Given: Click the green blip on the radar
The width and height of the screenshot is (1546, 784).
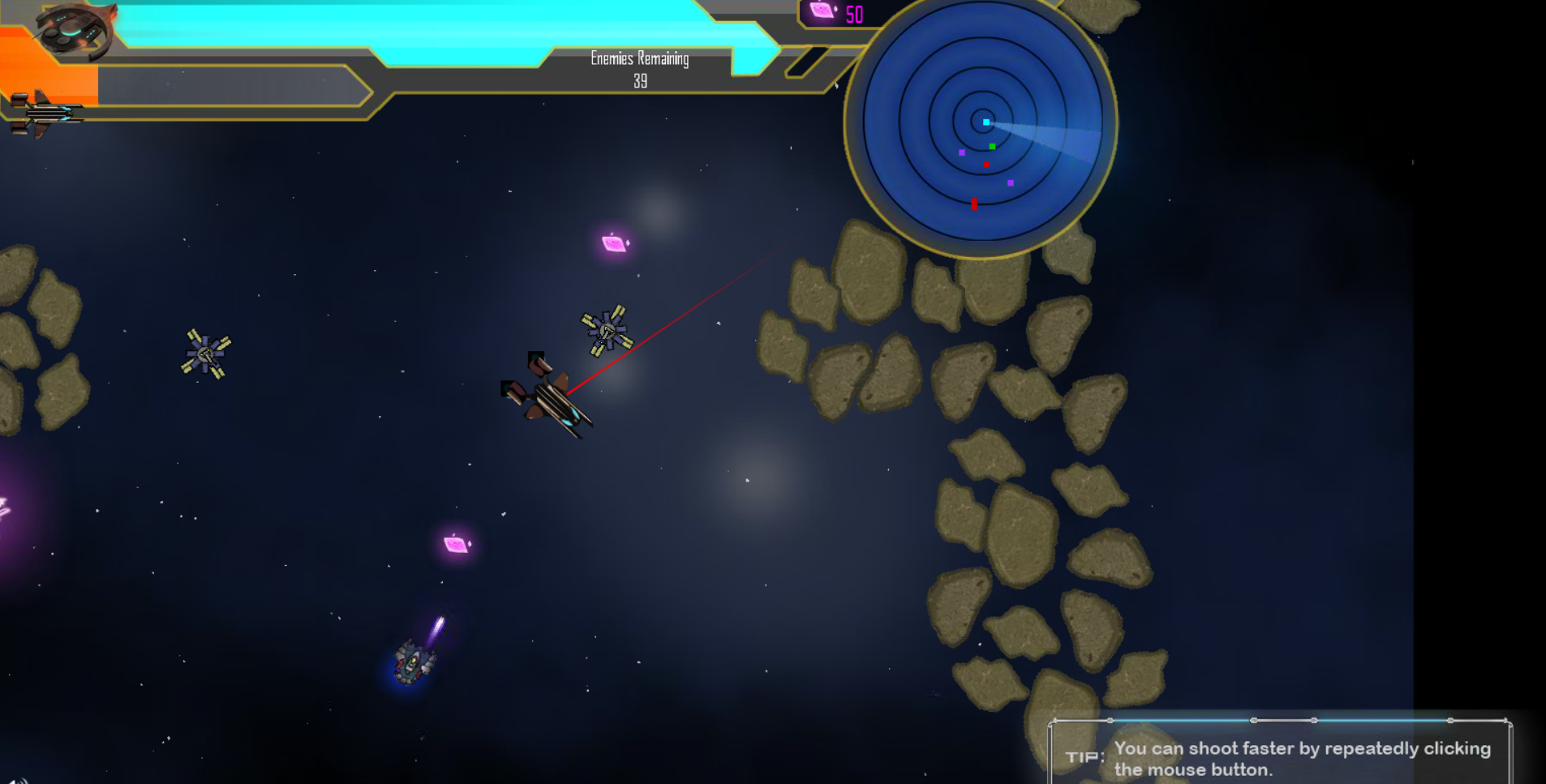Looking at the screenshot, I should [993, 147].
